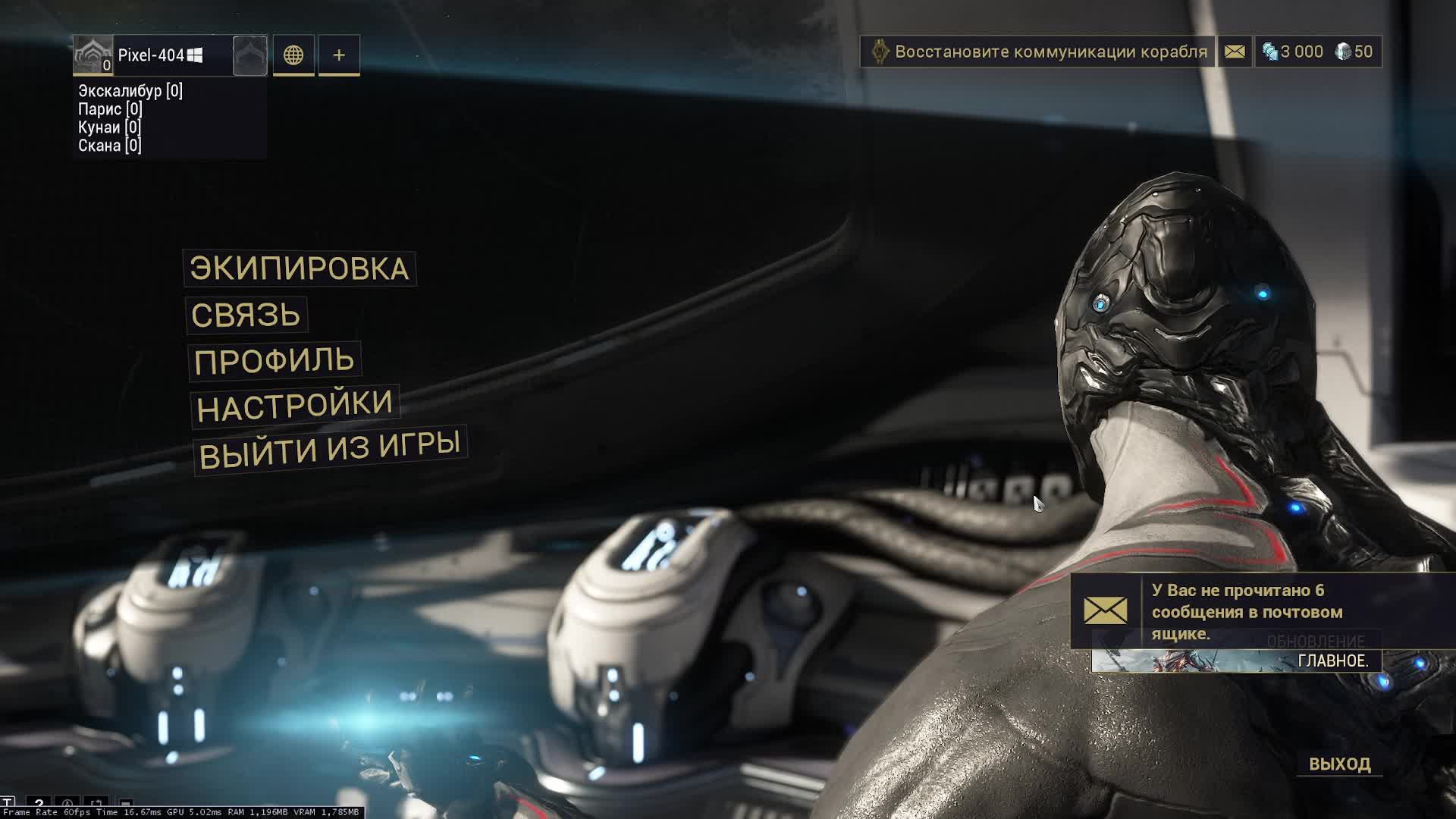Go to НАСТРОЙКИ settings
Screen dimensions: 1456x819
click(294, 406)
